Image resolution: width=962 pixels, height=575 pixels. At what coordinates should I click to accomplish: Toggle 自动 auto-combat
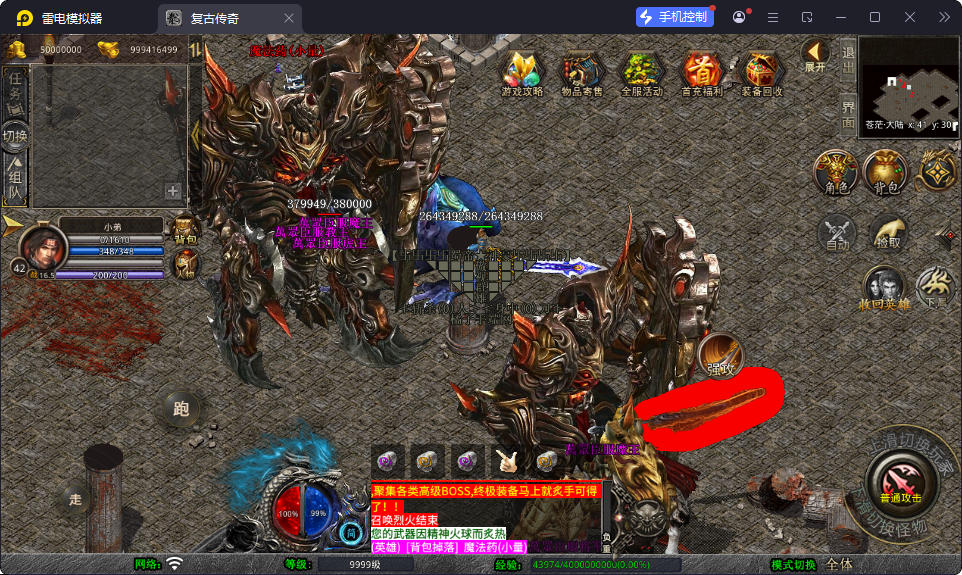pos(837,233)
